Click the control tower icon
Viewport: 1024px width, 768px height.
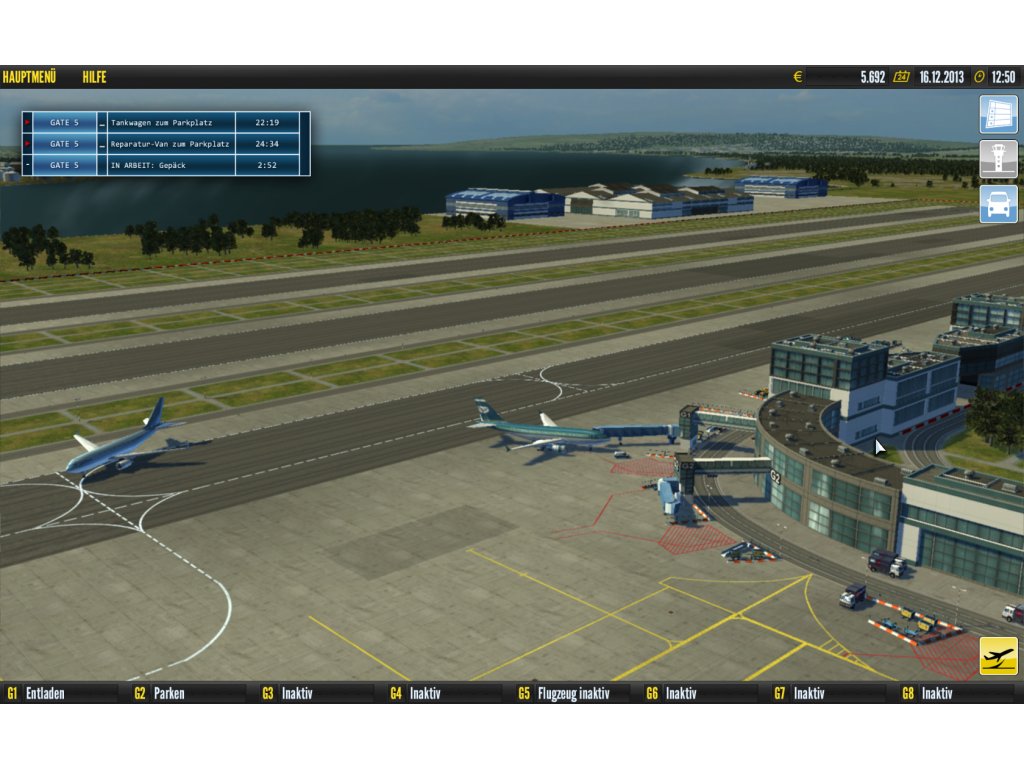(x=998, y=159)
